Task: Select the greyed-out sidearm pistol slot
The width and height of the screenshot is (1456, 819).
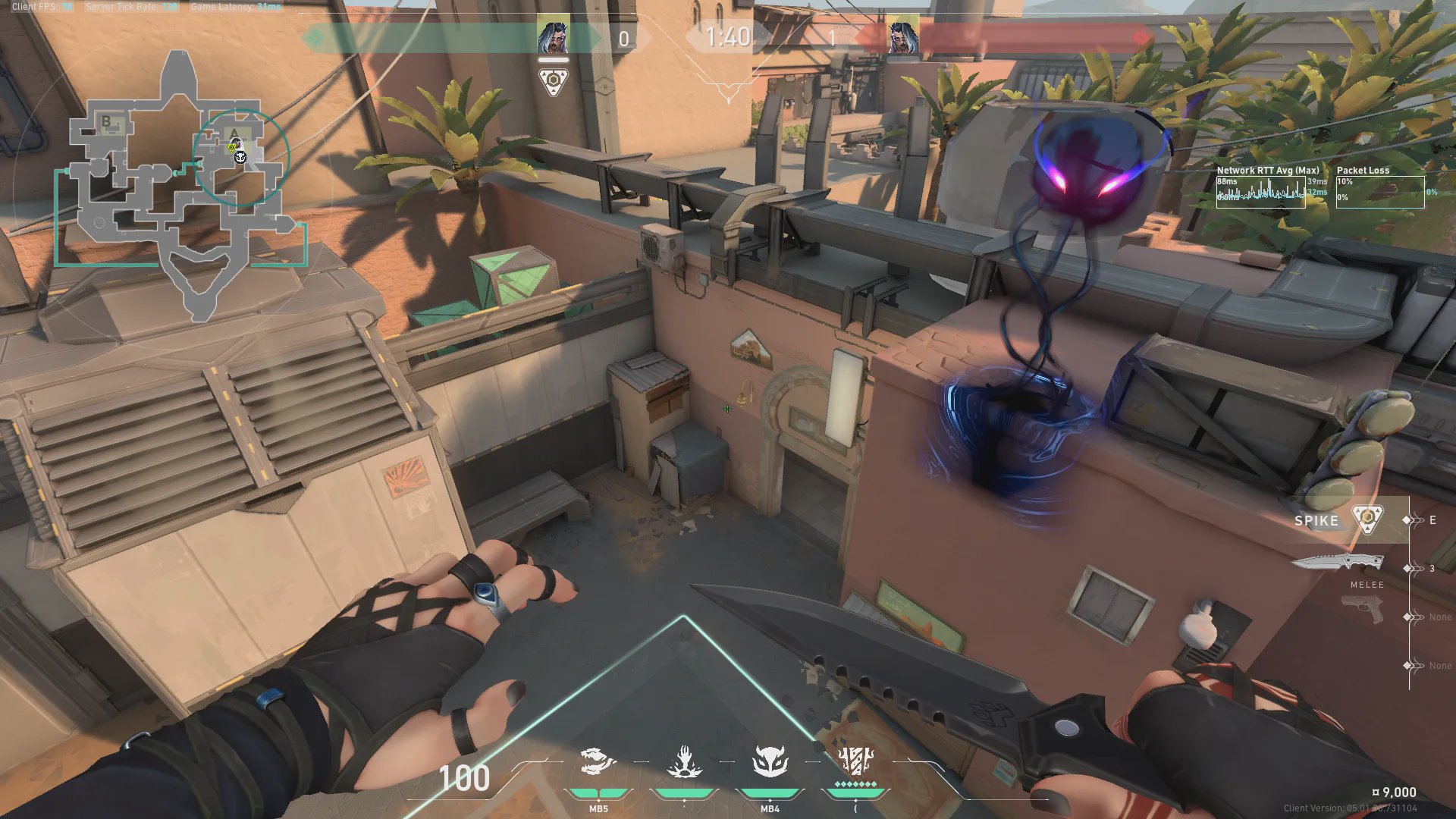Action: (x=1362, y=610)
